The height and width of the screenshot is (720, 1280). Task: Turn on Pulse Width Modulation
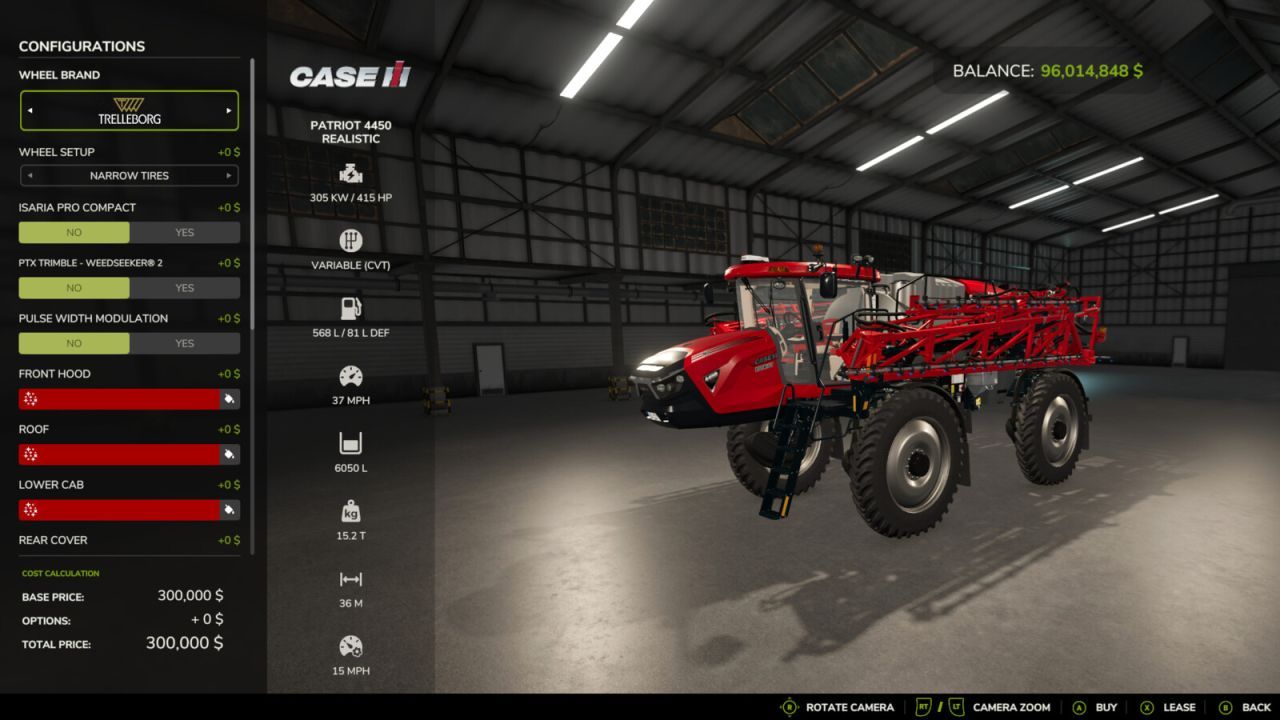(185, 343)
